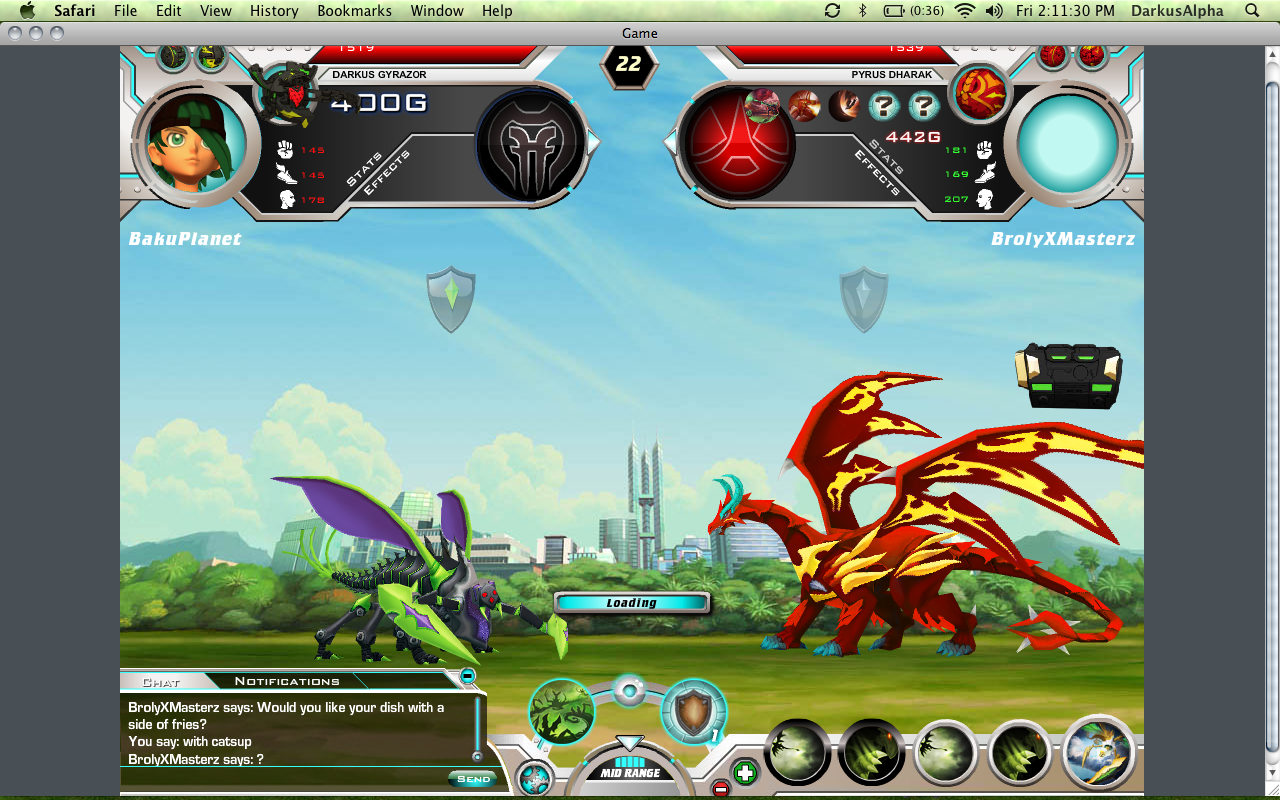Open the Chat tab
1280x800 pixels.
(x=161, y=682)
